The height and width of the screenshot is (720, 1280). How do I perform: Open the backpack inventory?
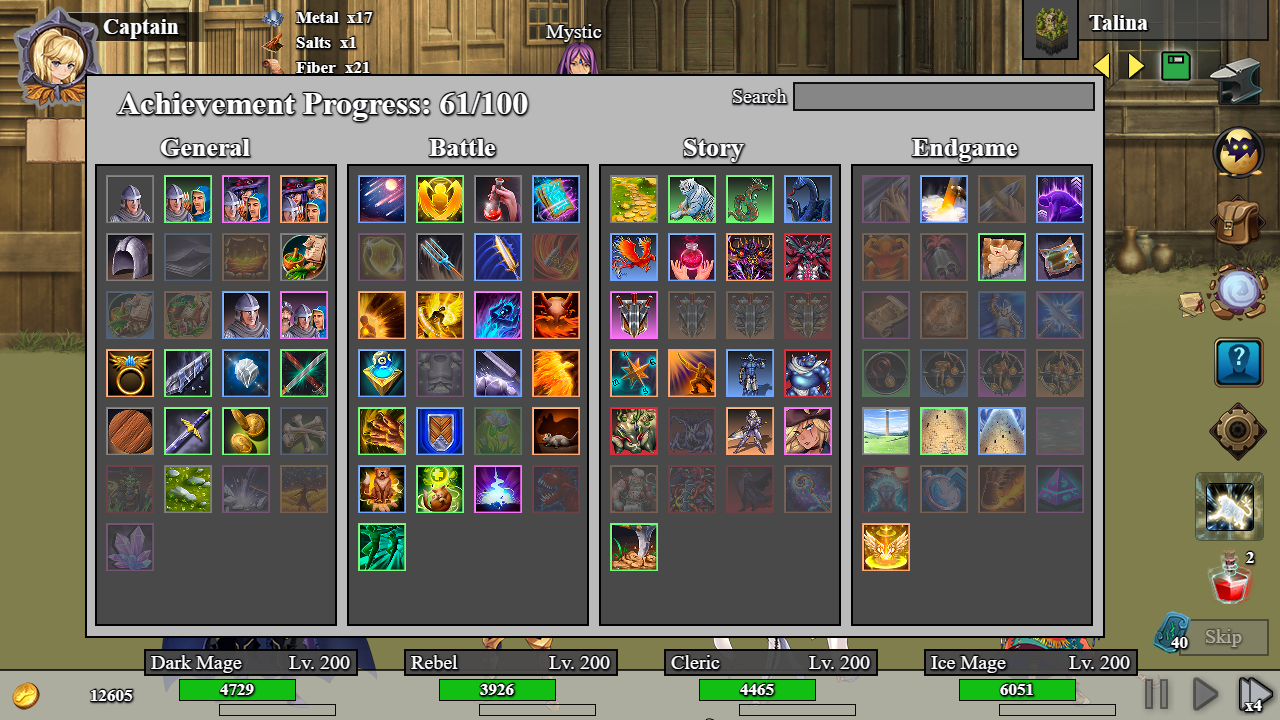1238,220
